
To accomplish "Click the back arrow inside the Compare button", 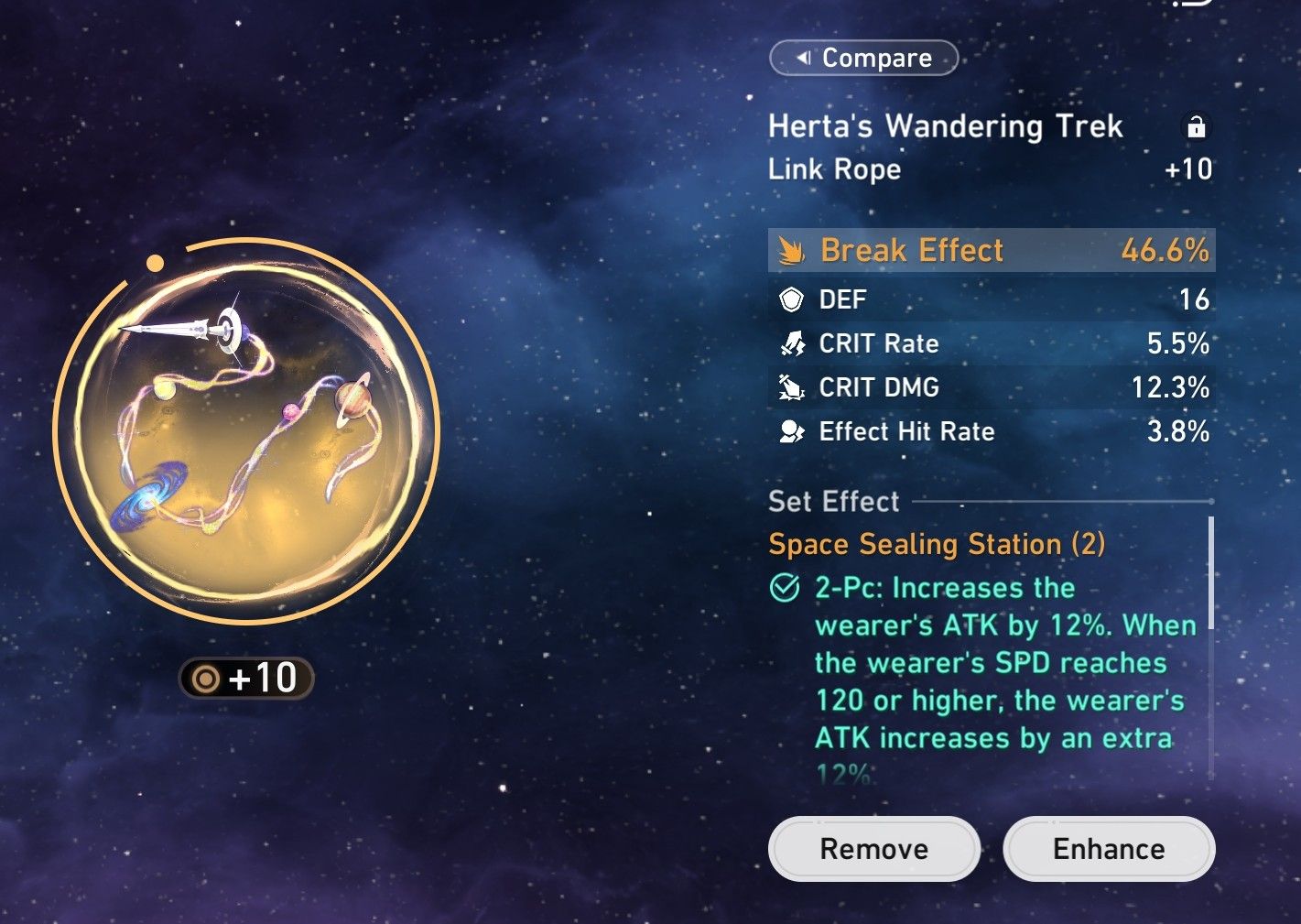I will click(x=806, y=58).
